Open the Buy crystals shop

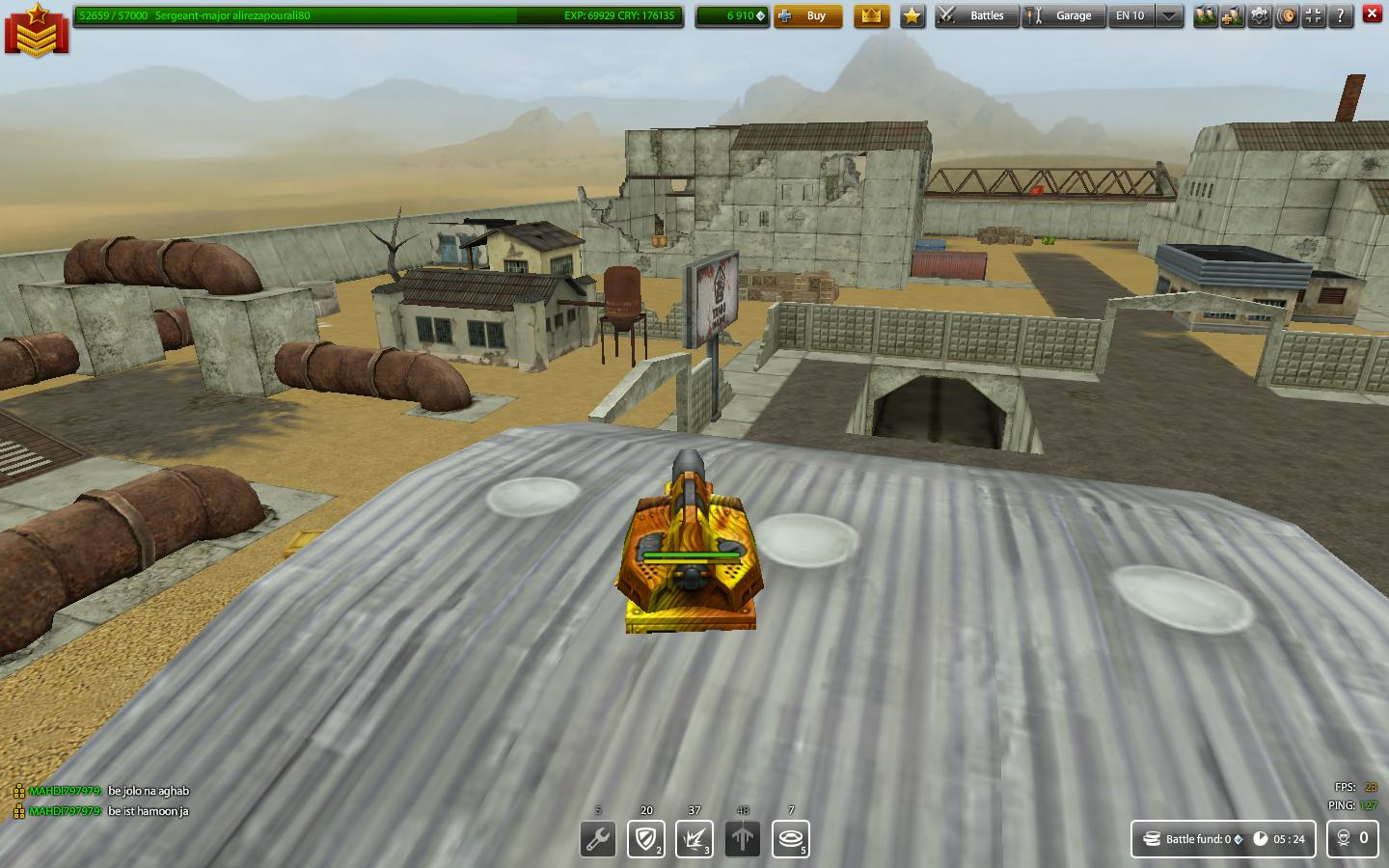pos(807,16)
